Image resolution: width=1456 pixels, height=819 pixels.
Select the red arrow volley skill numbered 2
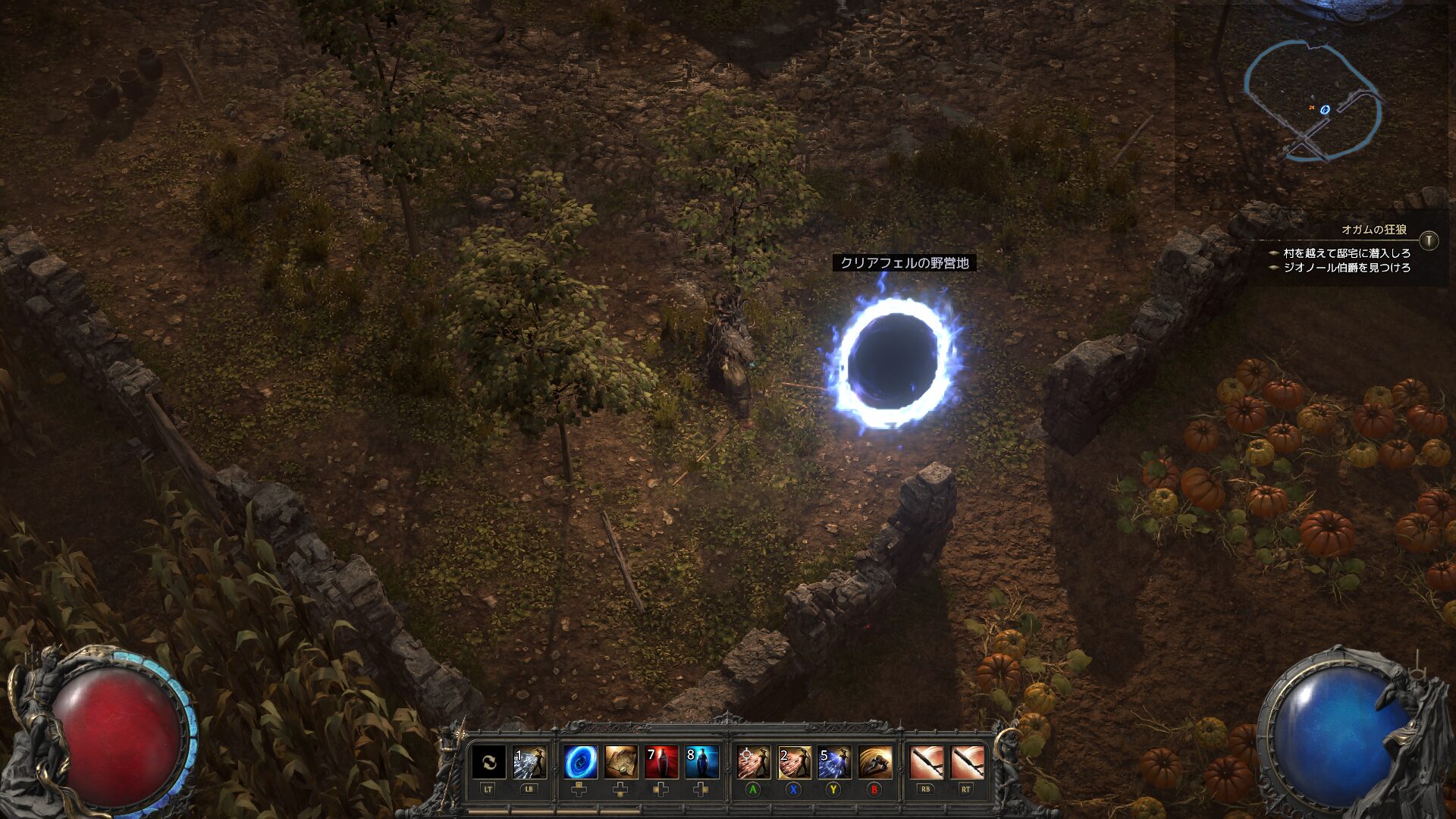[794, 763]
